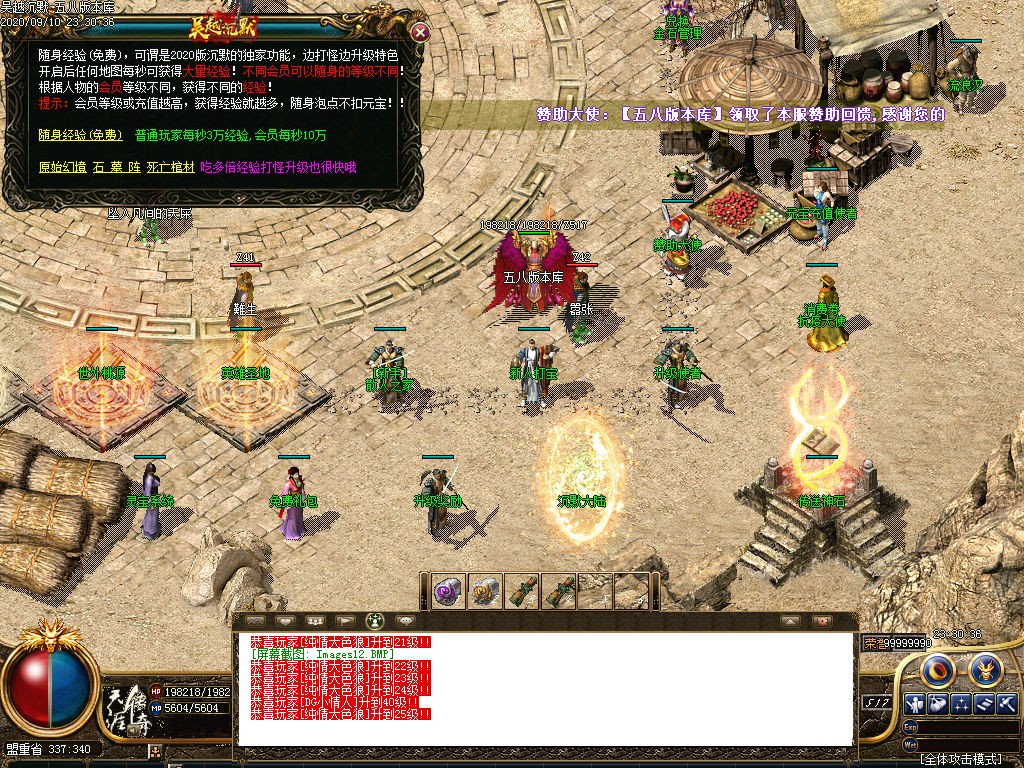1024x768 pixels.
Task: Open the bag inventory icon
Action: (x=938, y=703)
